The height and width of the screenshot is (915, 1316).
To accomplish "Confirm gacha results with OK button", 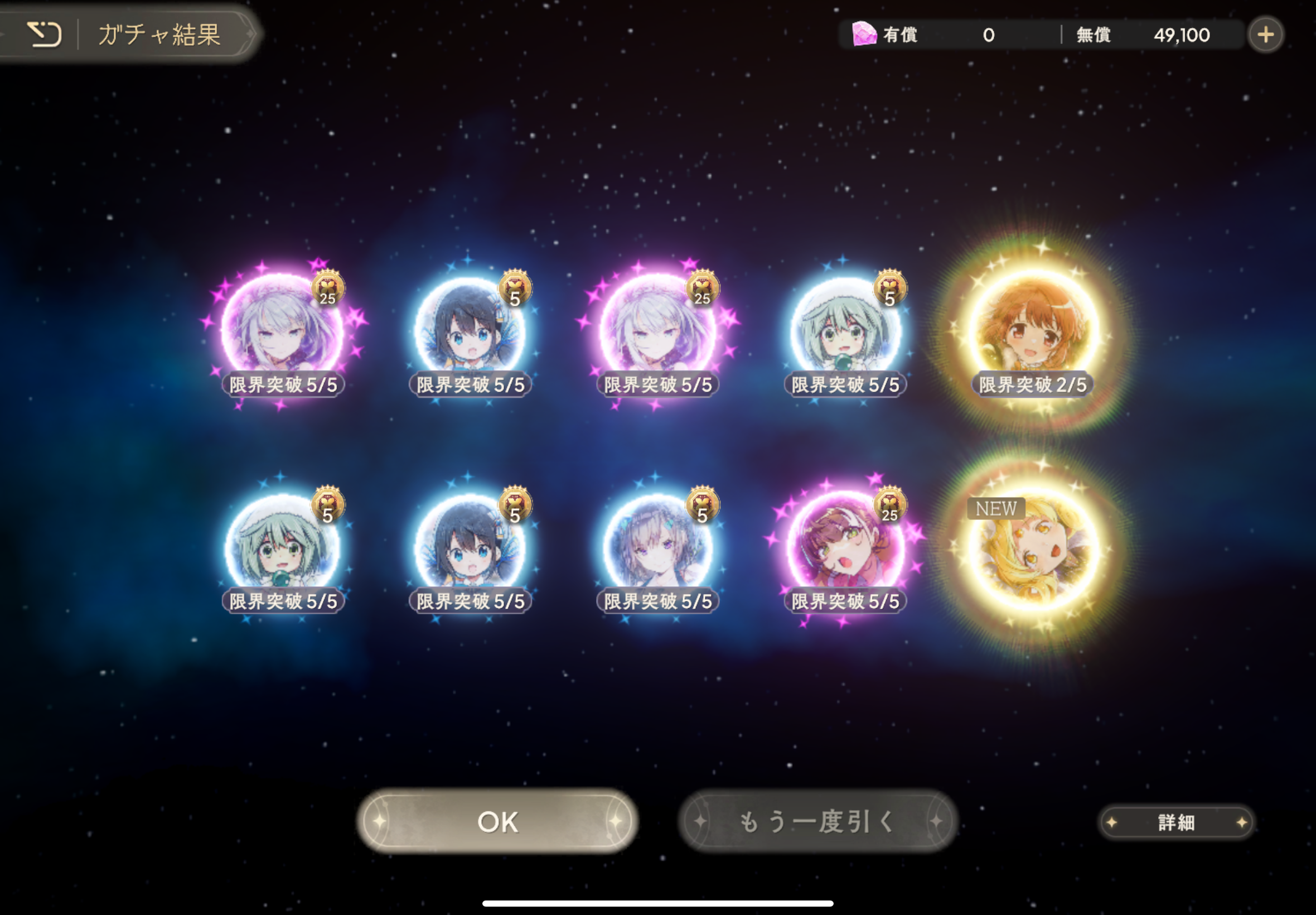I will (497, 822).
